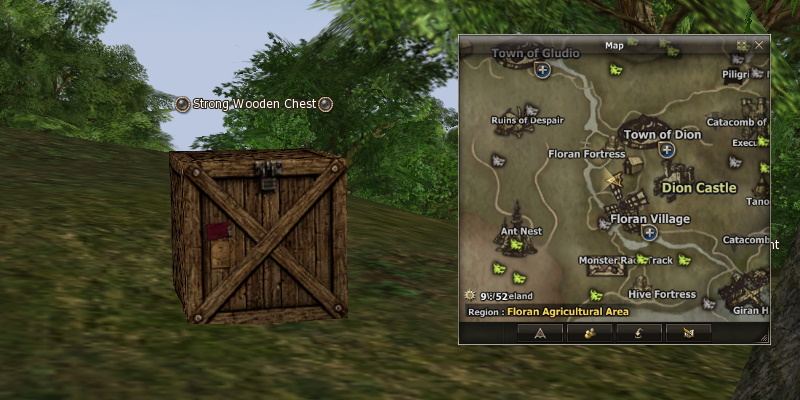This screenshot has width=800, height=400.
Task: Choose Floran Fortress on the map
Action: [587, 154]
